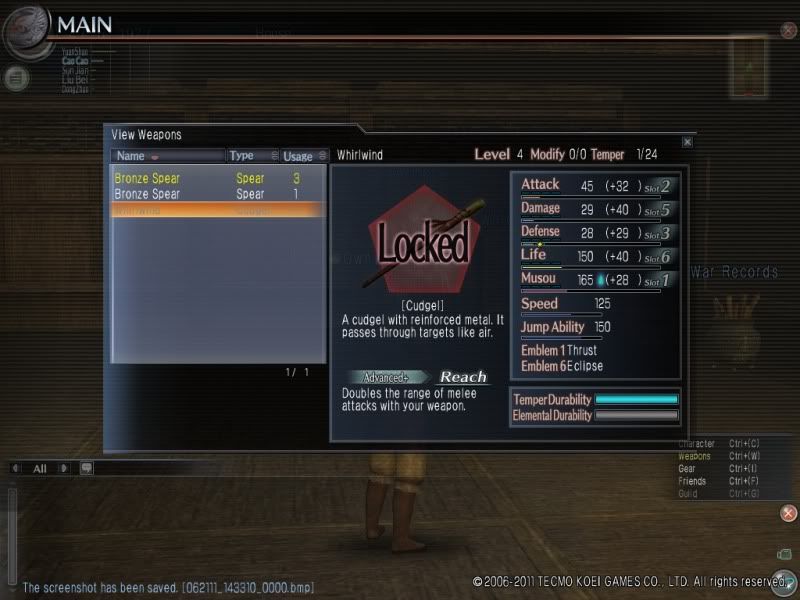
Task: Sort weapons by the Type column
Action: (x=249, y=156)
